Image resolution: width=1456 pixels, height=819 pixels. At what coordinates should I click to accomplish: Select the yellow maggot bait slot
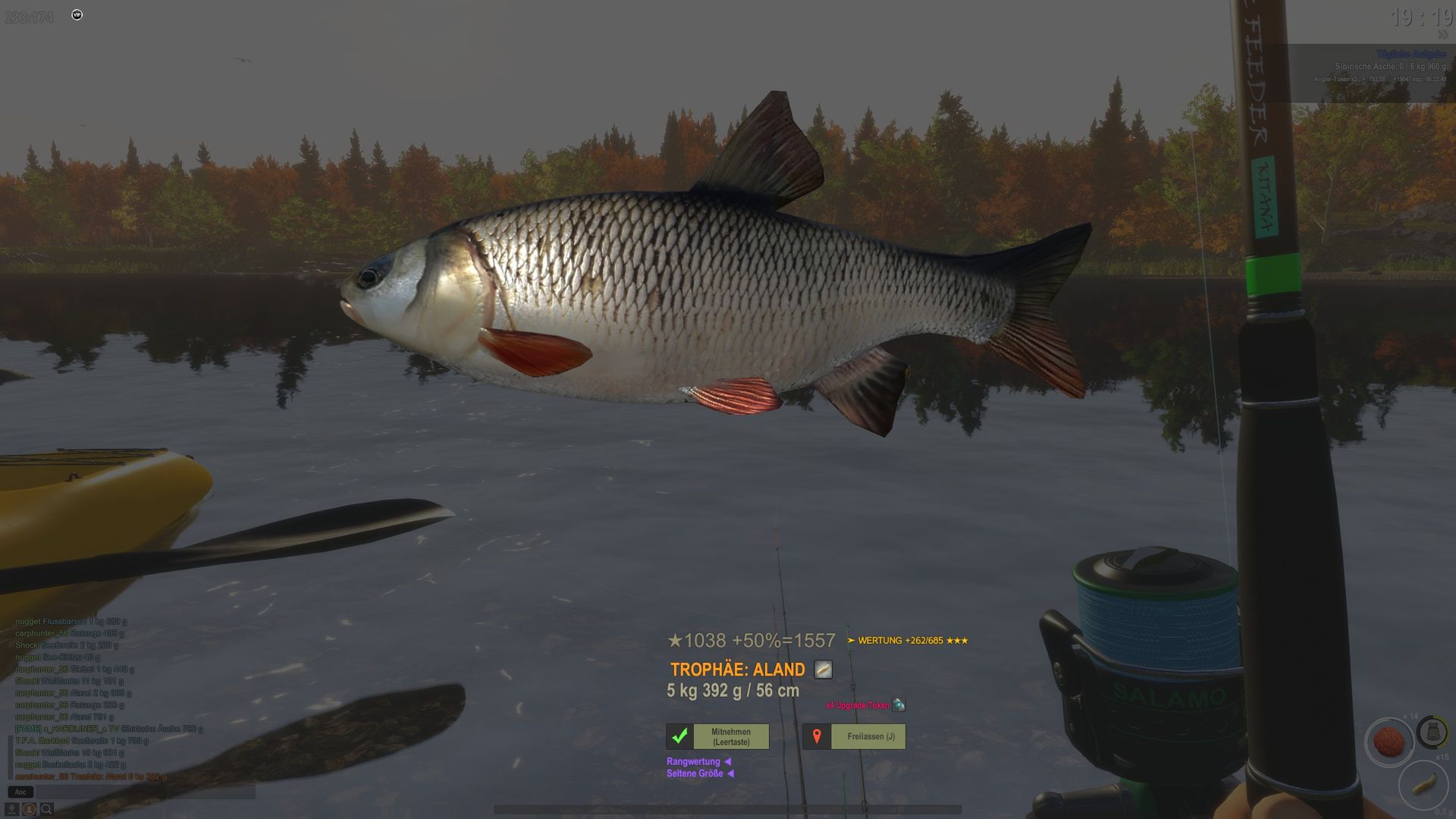[1423, 783]
